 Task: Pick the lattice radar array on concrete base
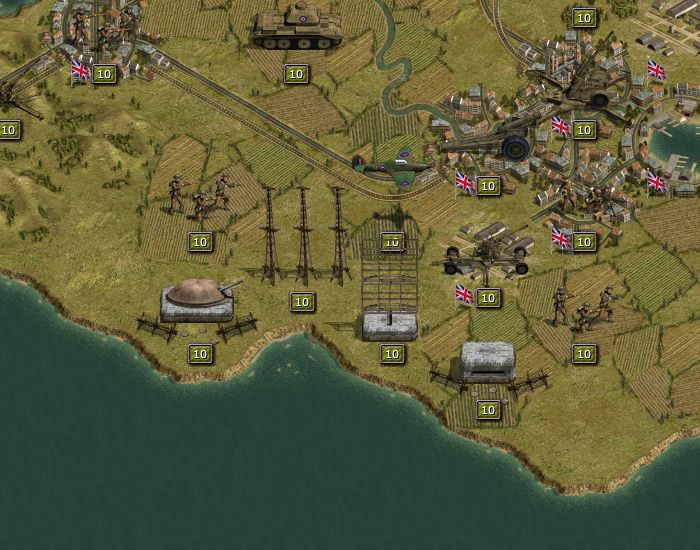pyautogui.click(x=390, y=290)
